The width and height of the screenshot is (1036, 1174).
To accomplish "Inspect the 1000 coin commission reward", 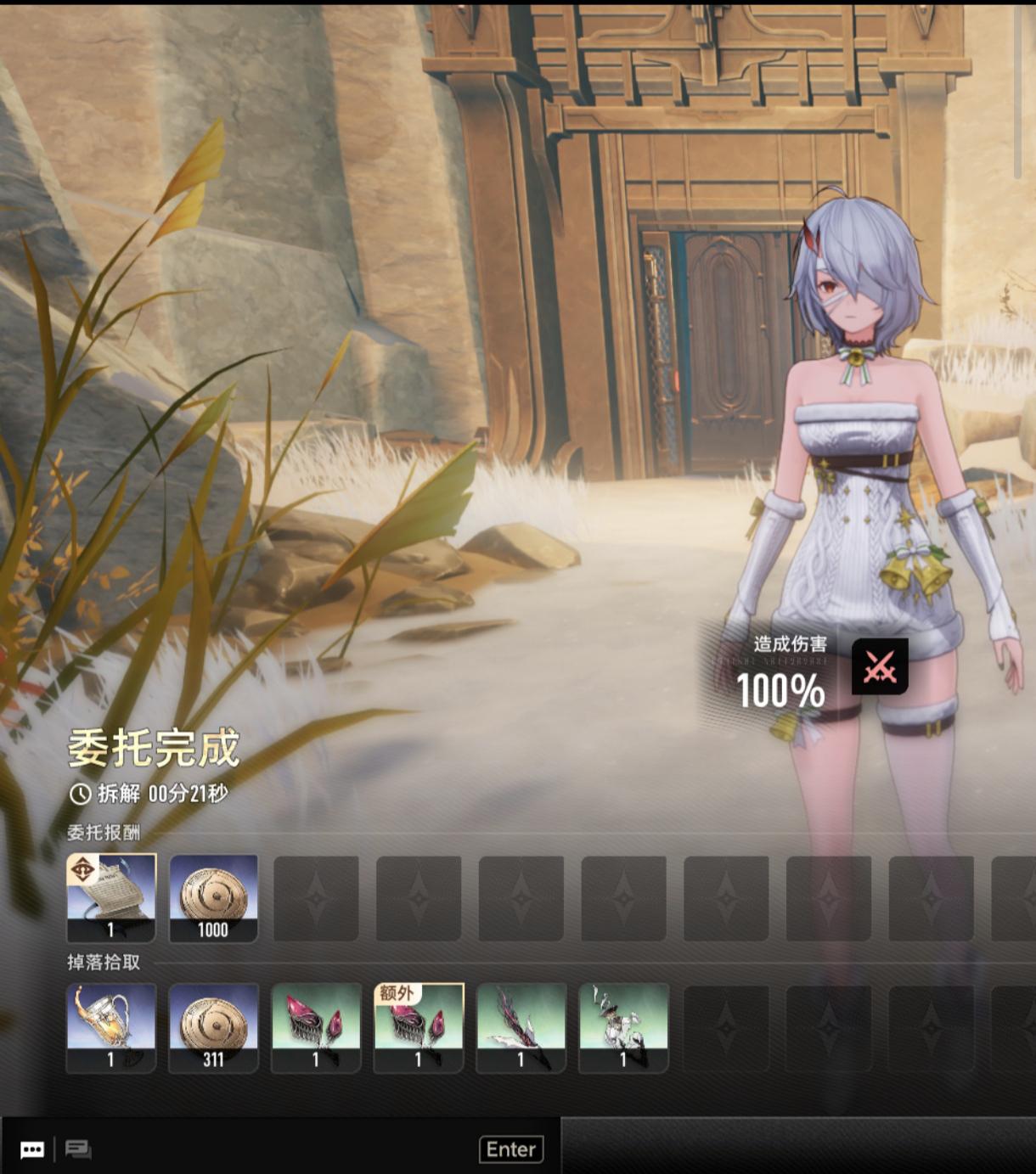I will coord(213,897).
